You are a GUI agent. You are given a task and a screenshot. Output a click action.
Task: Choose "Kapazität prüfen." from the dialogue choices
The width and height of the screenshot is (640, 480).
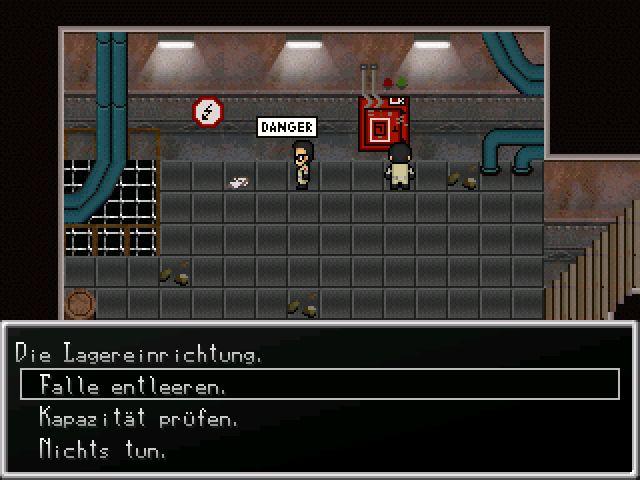139,417
